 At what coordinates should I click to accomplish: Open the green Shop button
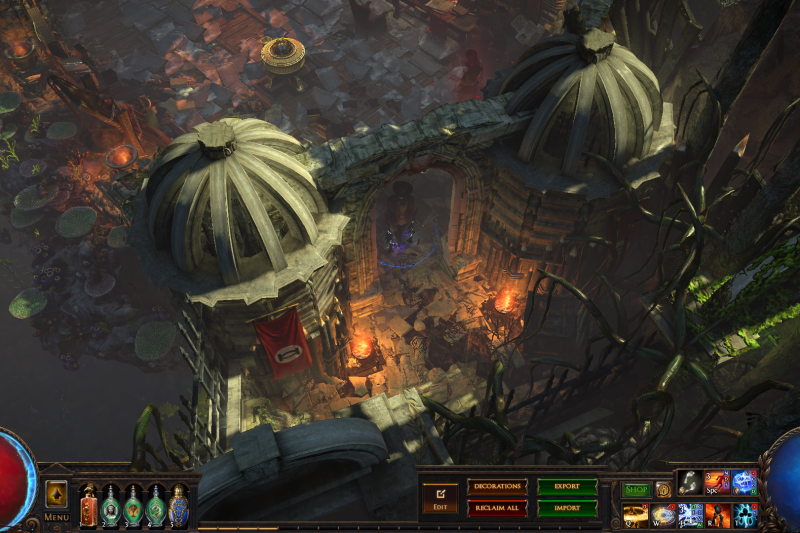pos(636,490)
